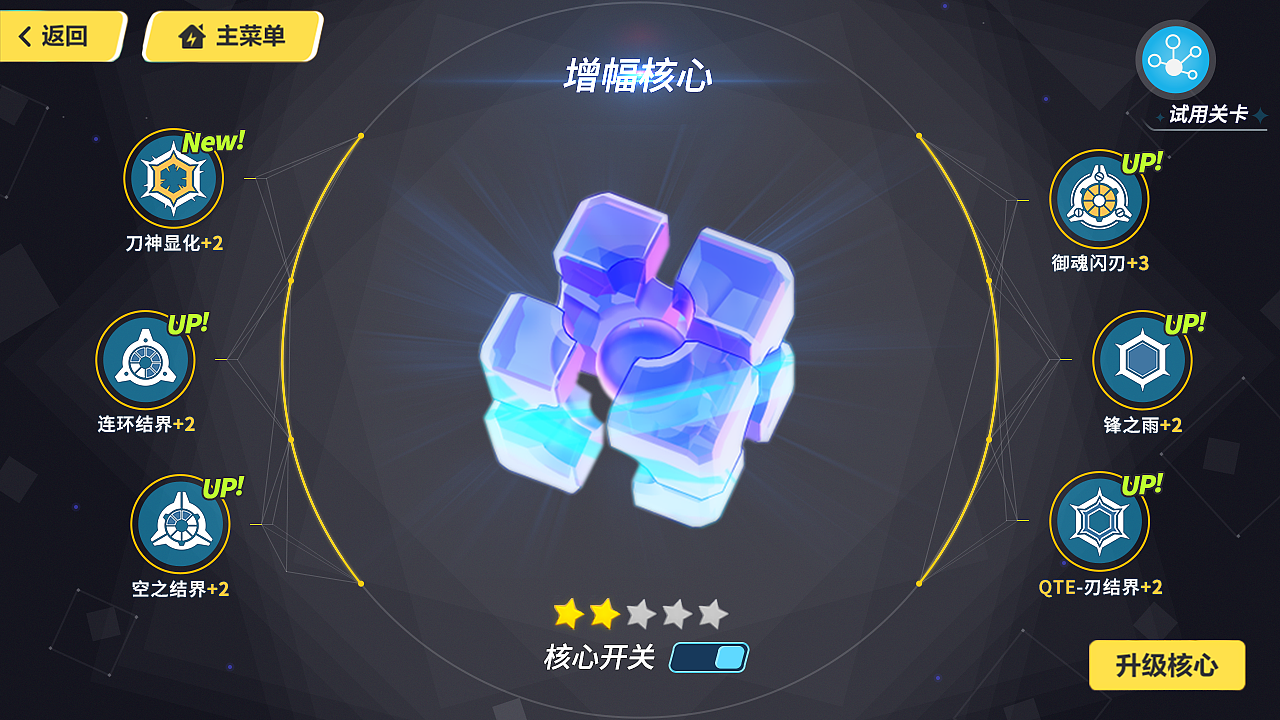Click the 试用关卡 trial stage icon

point(1175,58)
